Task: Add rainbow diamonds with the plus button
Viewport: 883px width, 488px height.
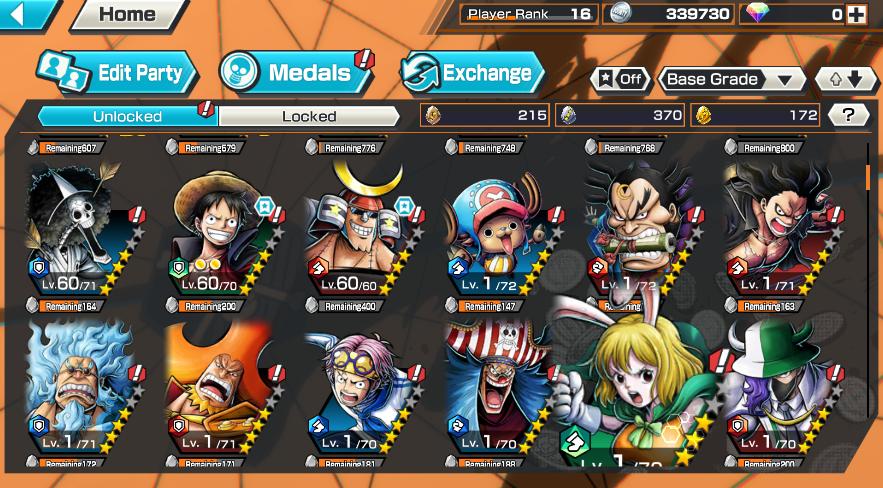Action: [856, 14]
